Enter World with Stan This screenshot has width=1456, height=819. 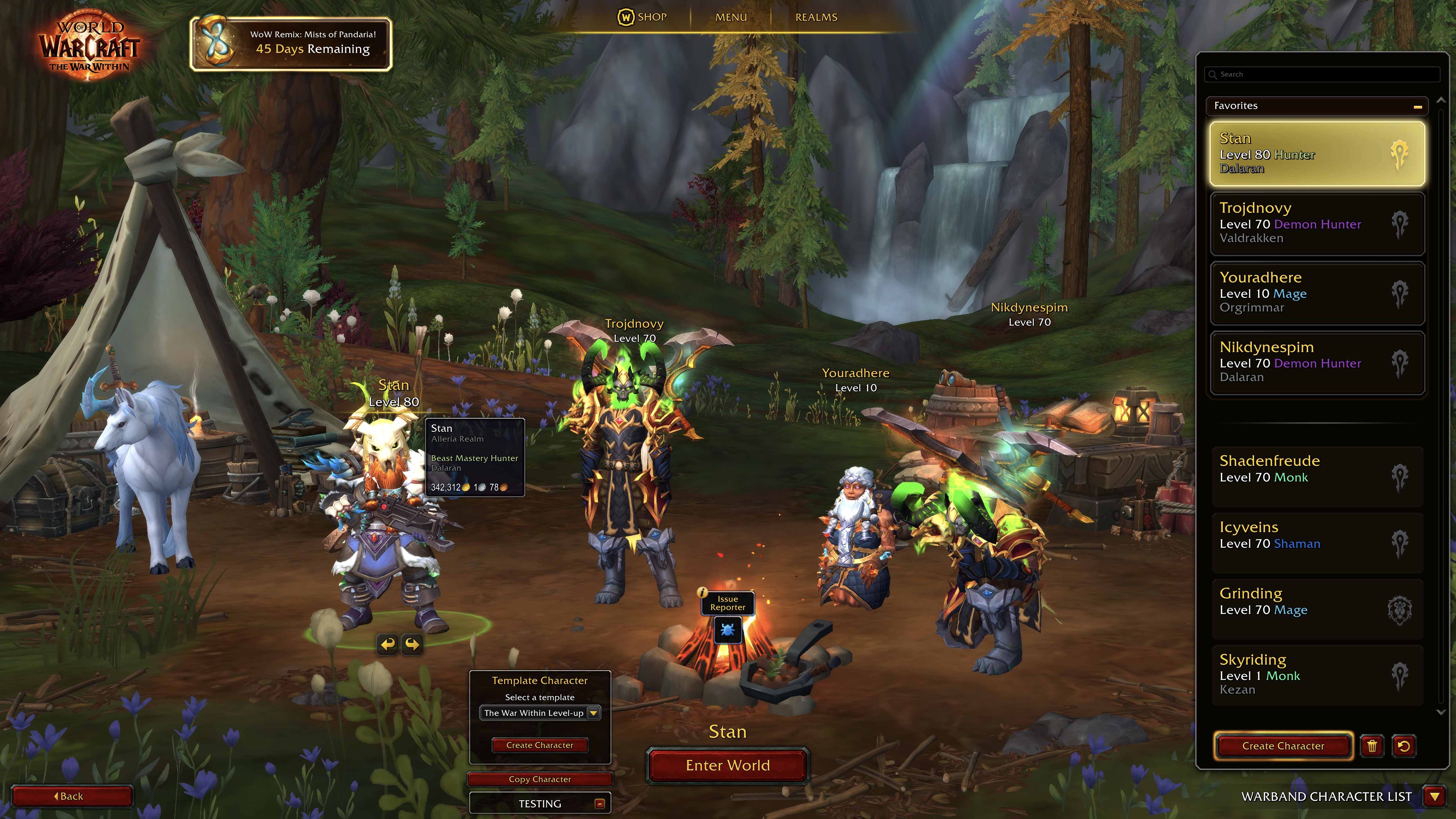727,765
